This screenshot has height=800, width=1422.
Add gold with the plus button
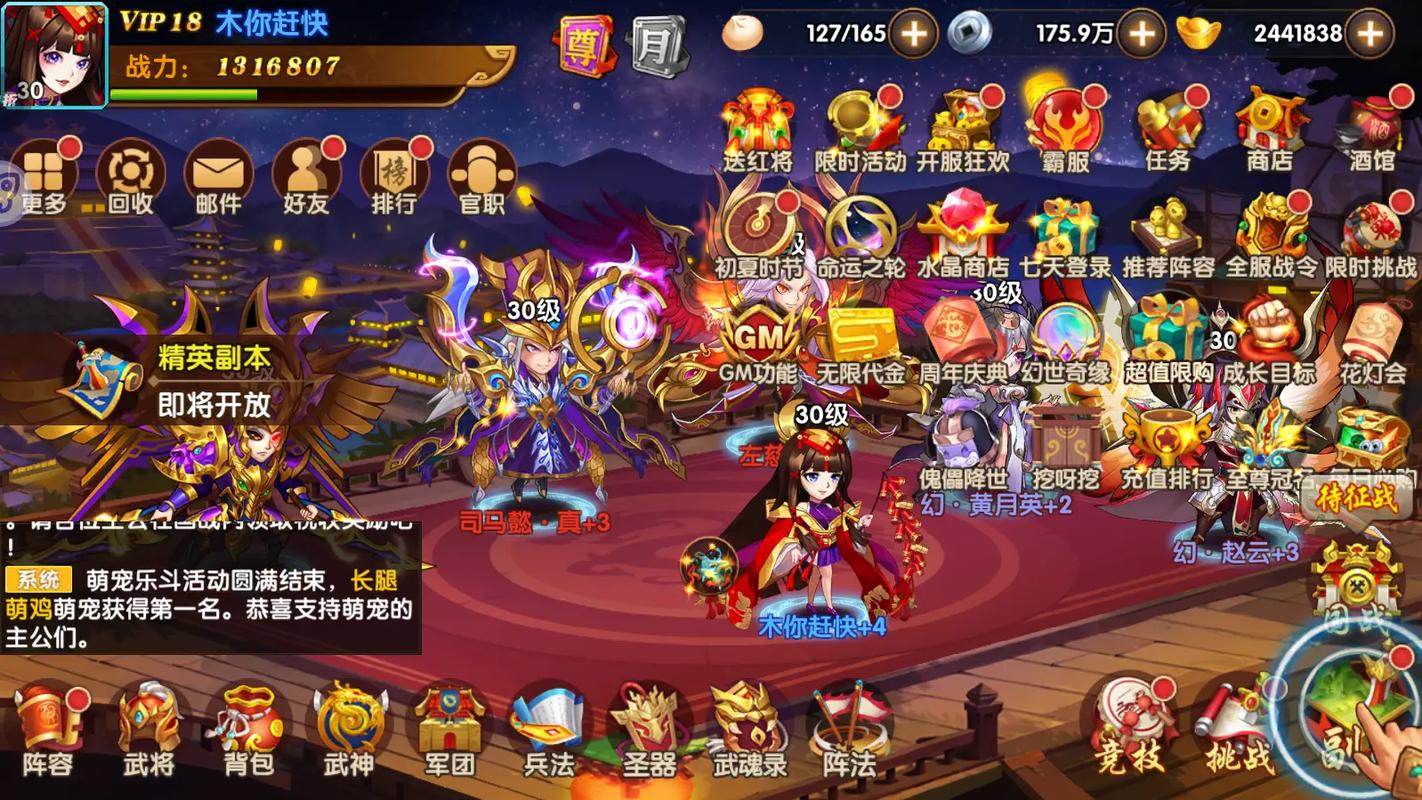[x=1370, y=33]
